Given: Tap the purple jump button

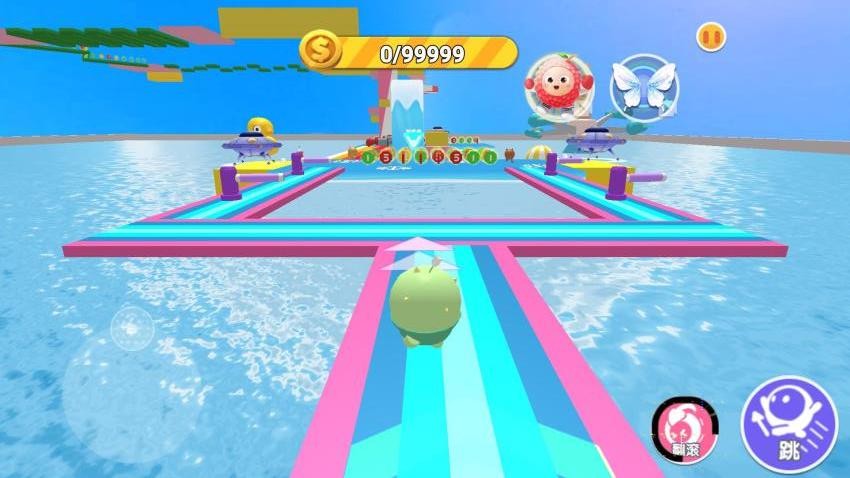Looking at the screenshot, I should tap(789, 423).
